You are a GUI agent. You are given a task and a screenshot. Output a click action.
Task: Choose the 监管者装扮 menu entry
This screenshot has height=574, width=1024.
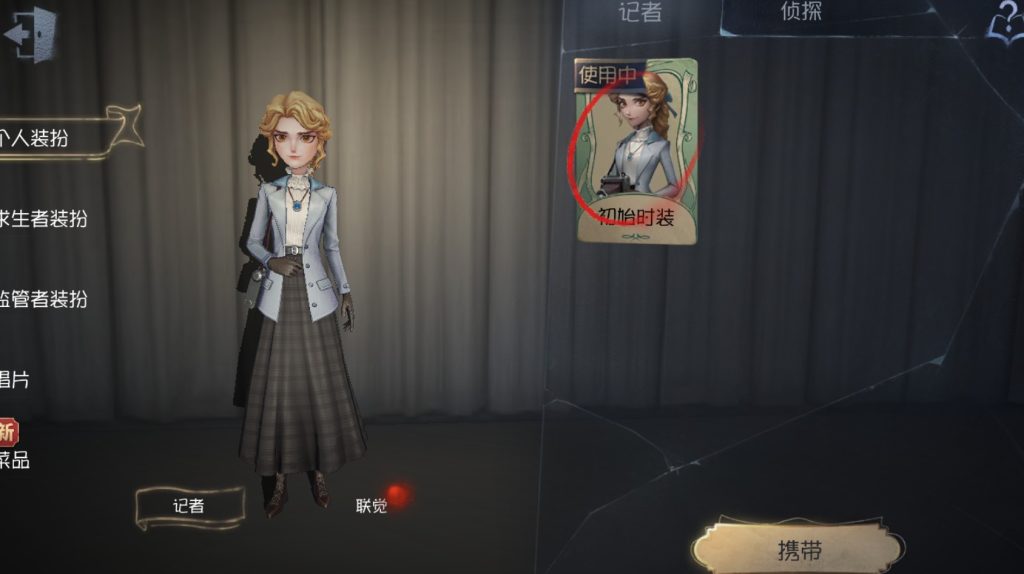coord(44,299)
